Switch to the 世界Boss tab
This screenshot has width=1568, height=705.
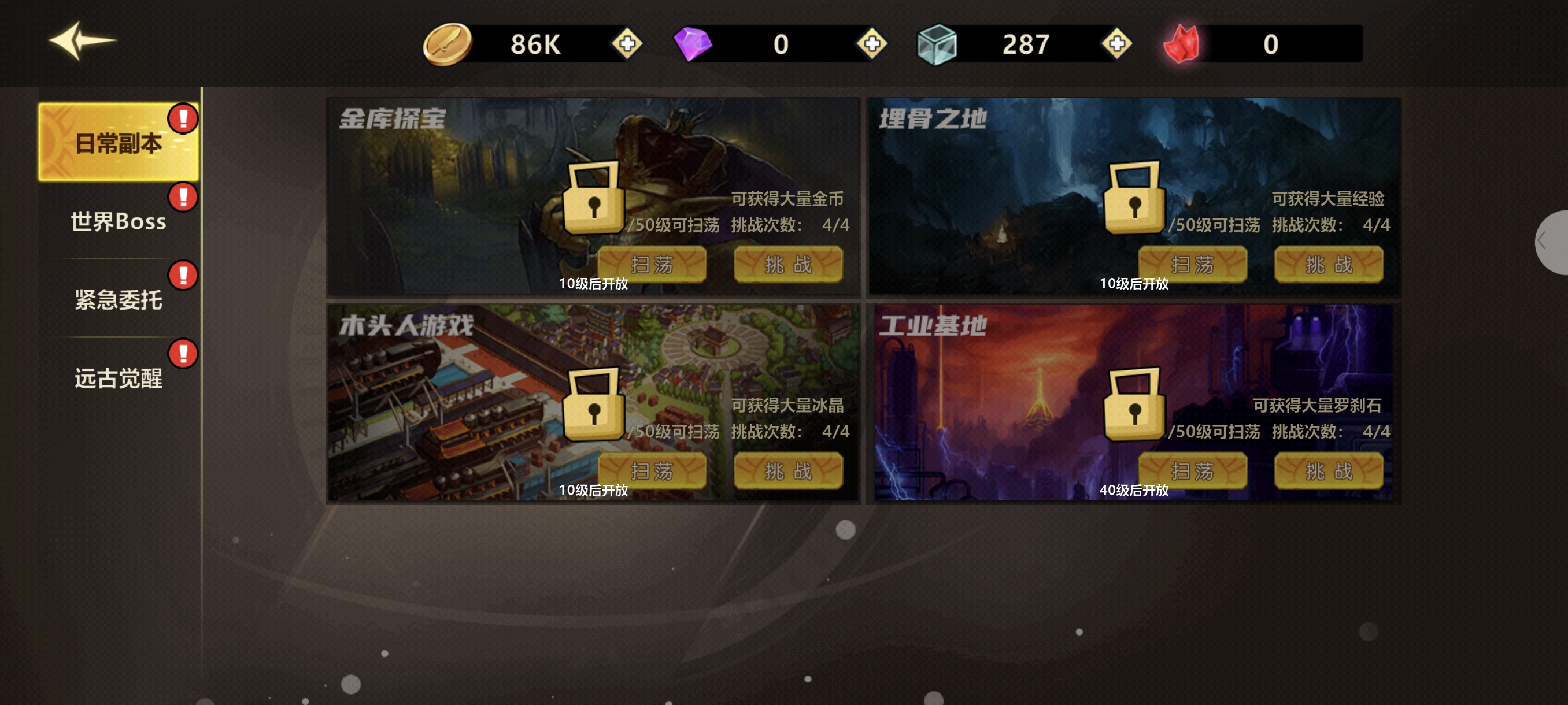pyautogui.click(x=117, y=221)
